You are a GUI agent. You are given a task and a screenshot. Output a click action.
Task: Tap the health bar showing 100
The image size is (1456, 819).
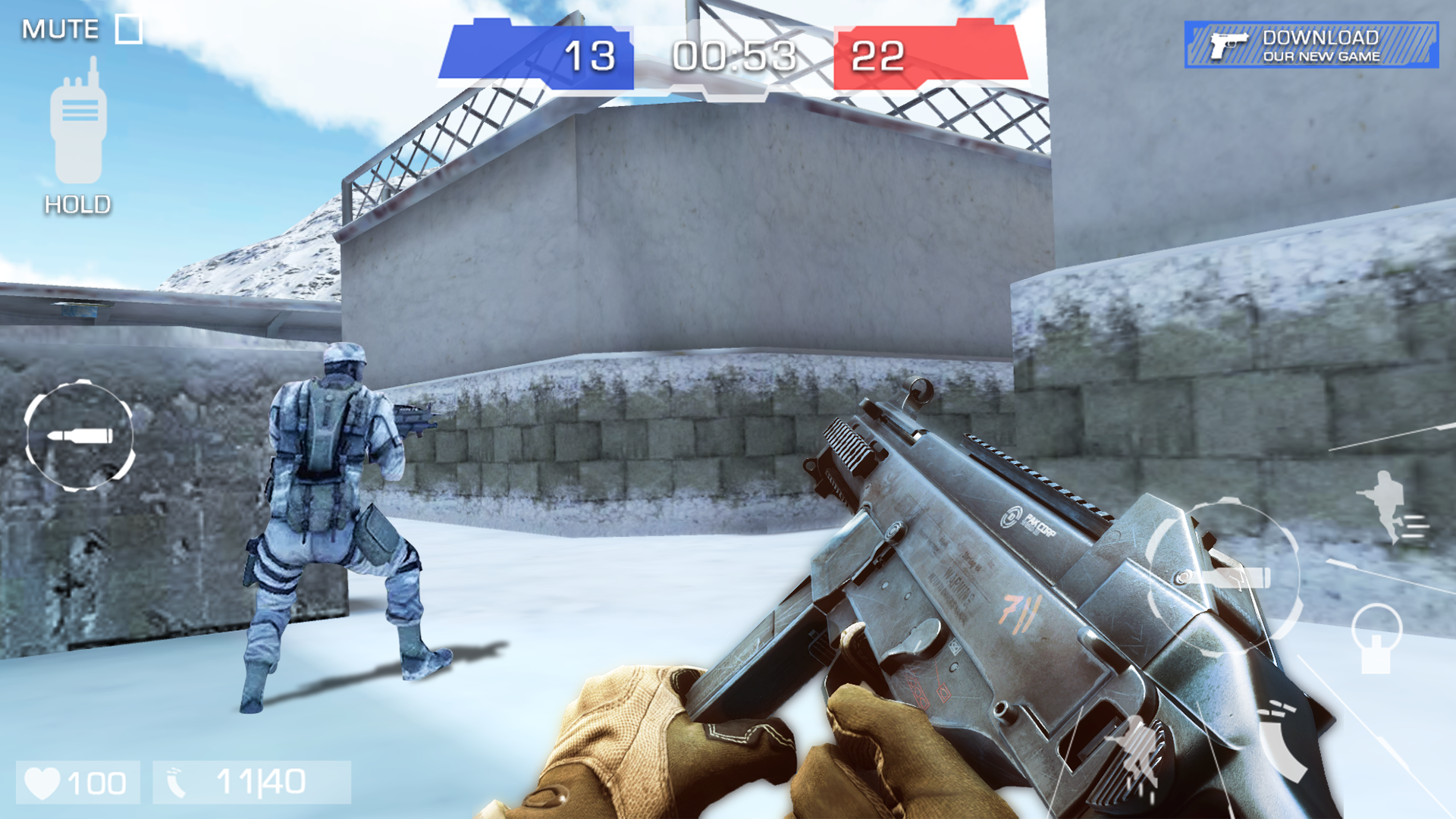[95, 782]
